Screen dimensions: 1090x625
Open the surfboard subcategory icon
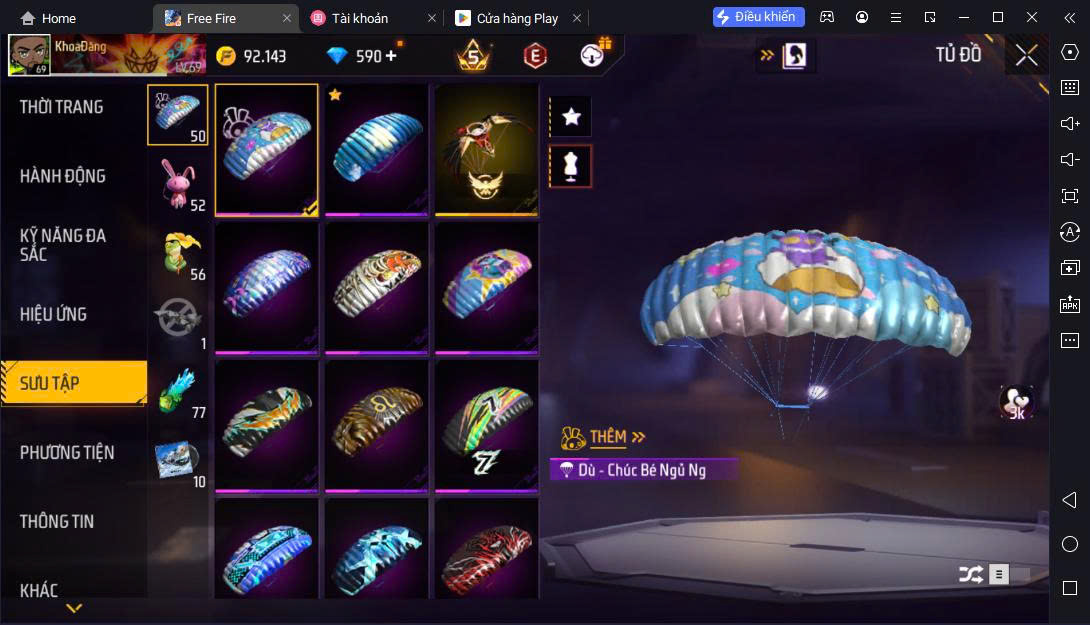(x=178, y=460)
